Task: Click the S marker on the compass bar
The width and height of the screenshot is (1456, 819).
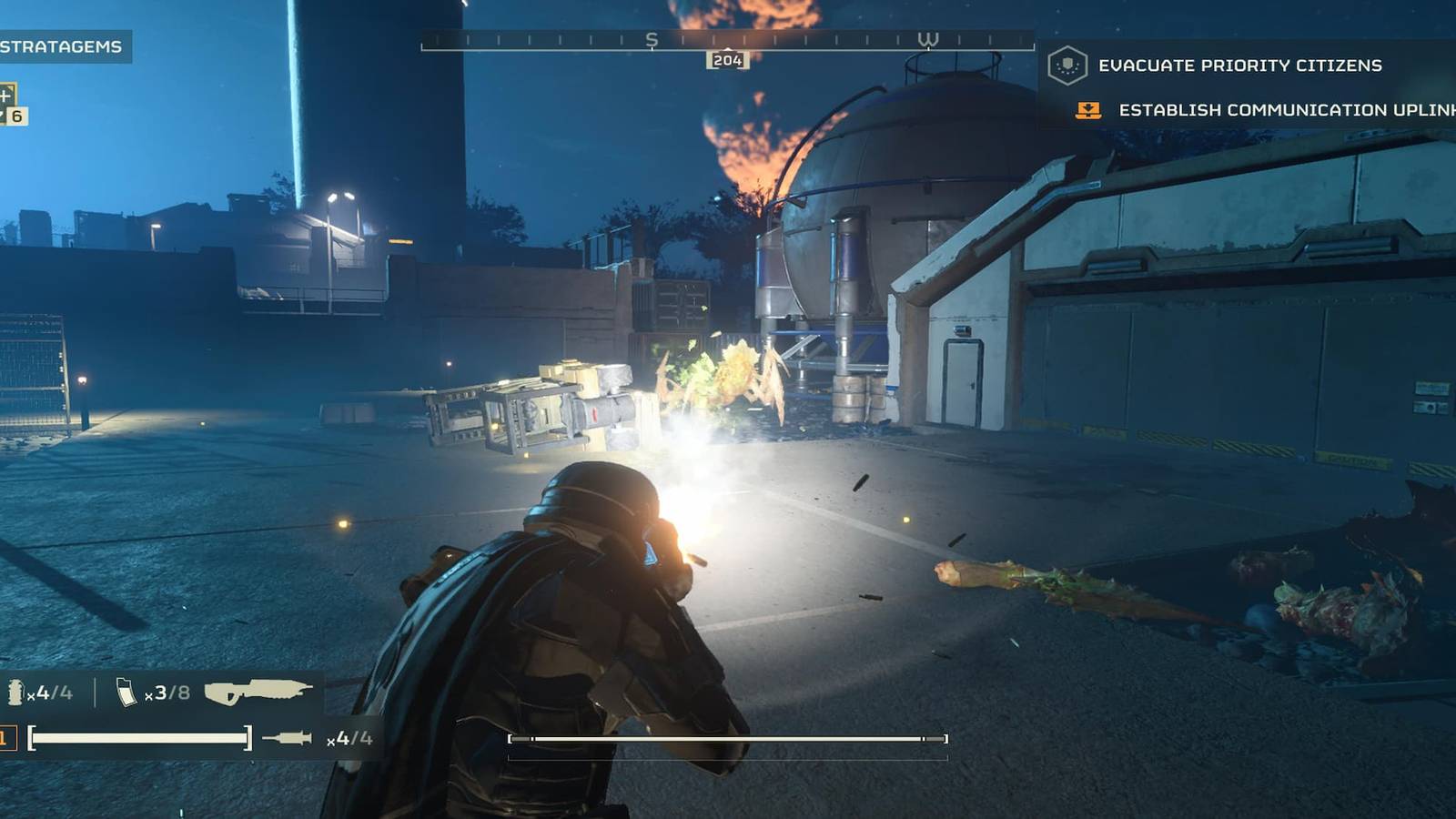Action: coord(650,41)
